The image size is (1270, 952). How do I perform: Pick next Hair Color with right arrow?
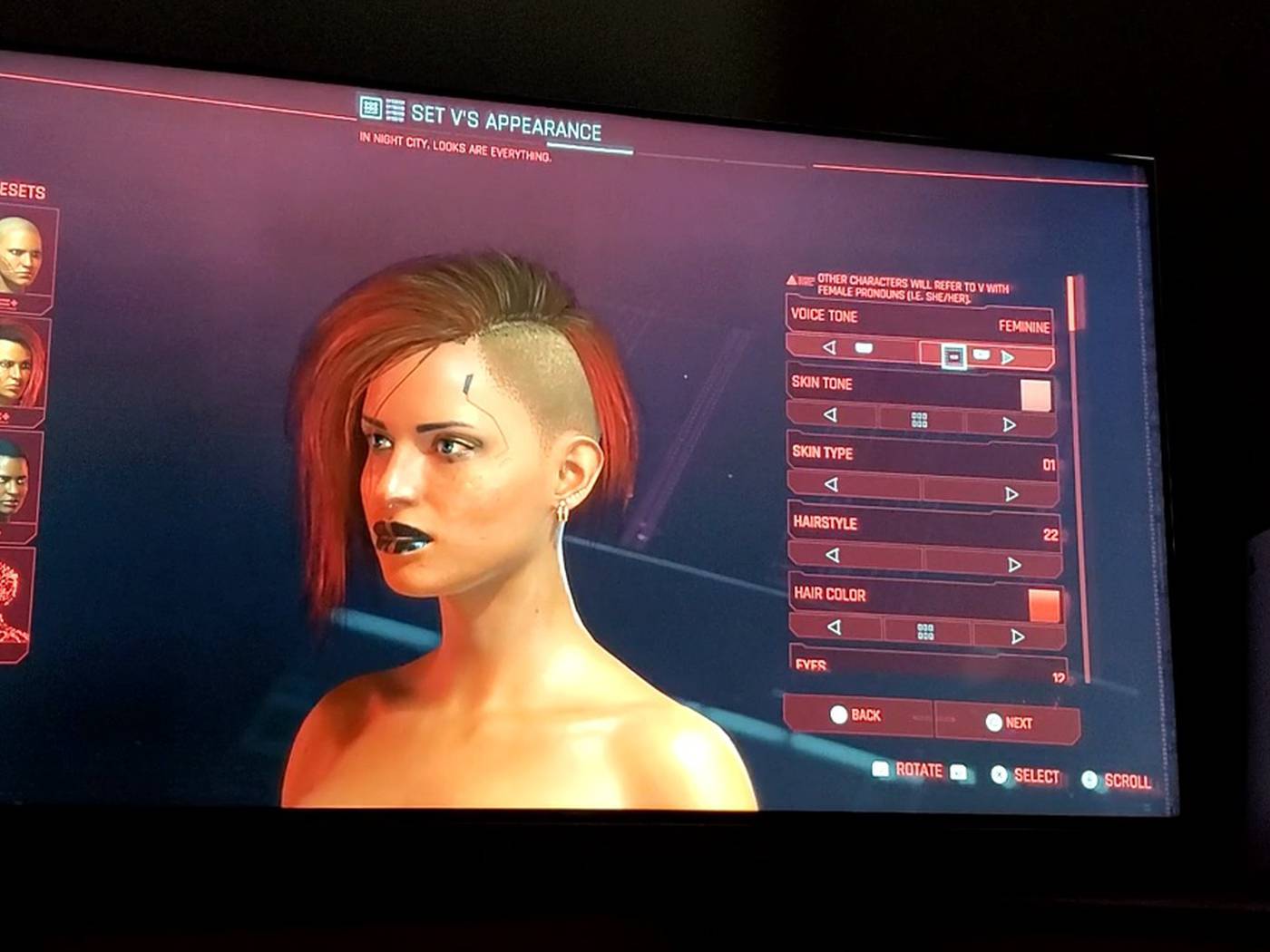(1017, 636)
